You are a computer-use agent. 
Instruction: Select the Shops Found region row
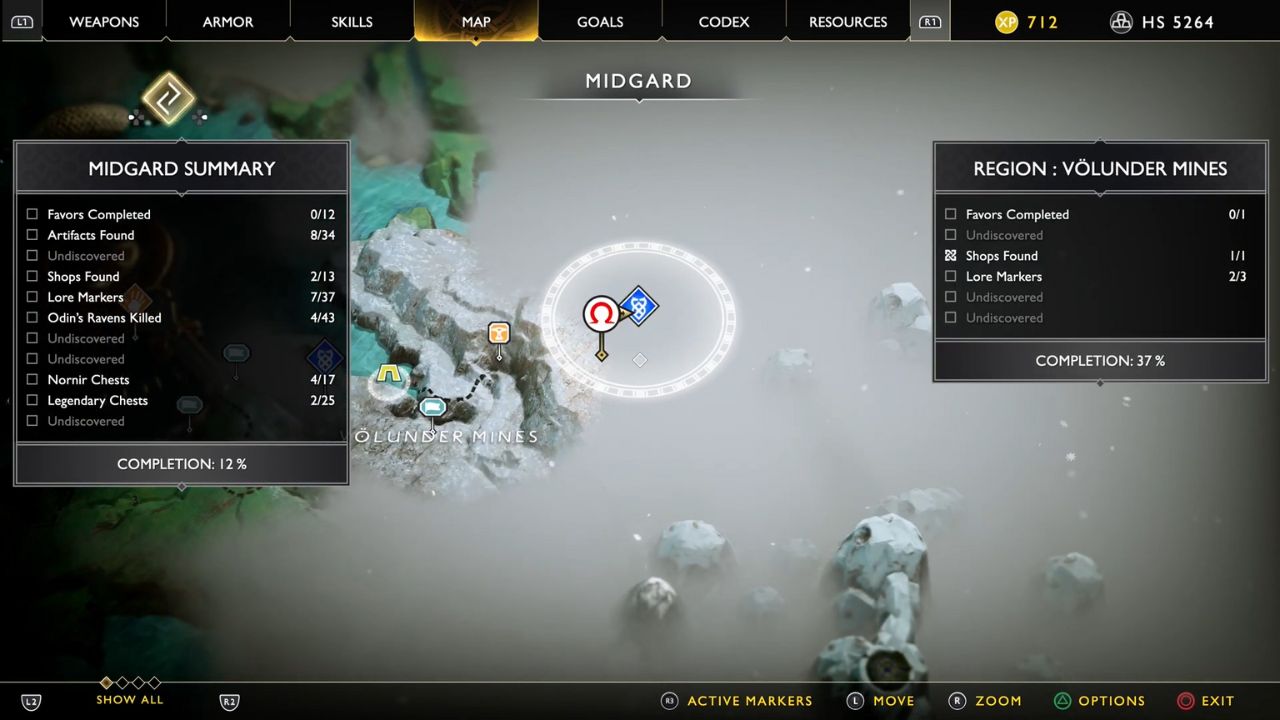click(x=1001, y=256)
